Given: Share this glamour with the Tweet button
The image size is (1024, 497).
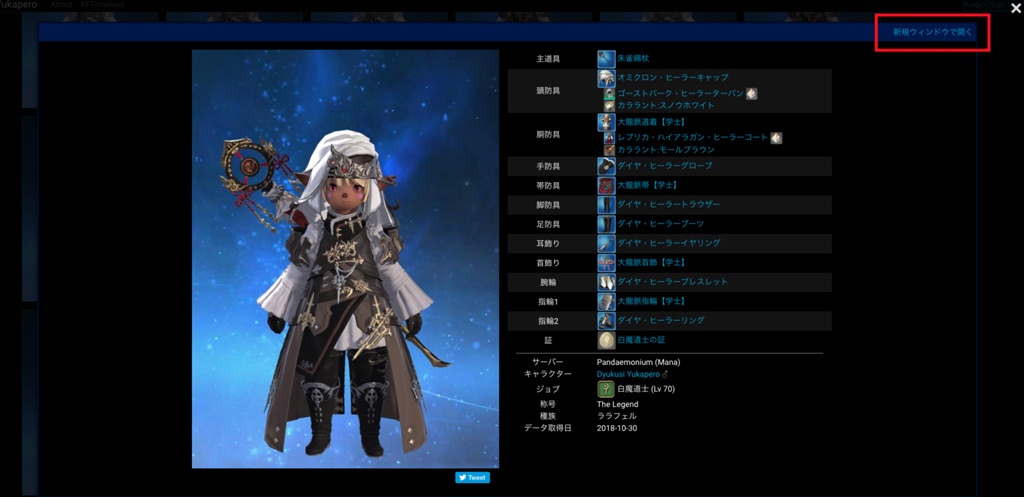Looking at the screenshot, I should pos(473,478).
